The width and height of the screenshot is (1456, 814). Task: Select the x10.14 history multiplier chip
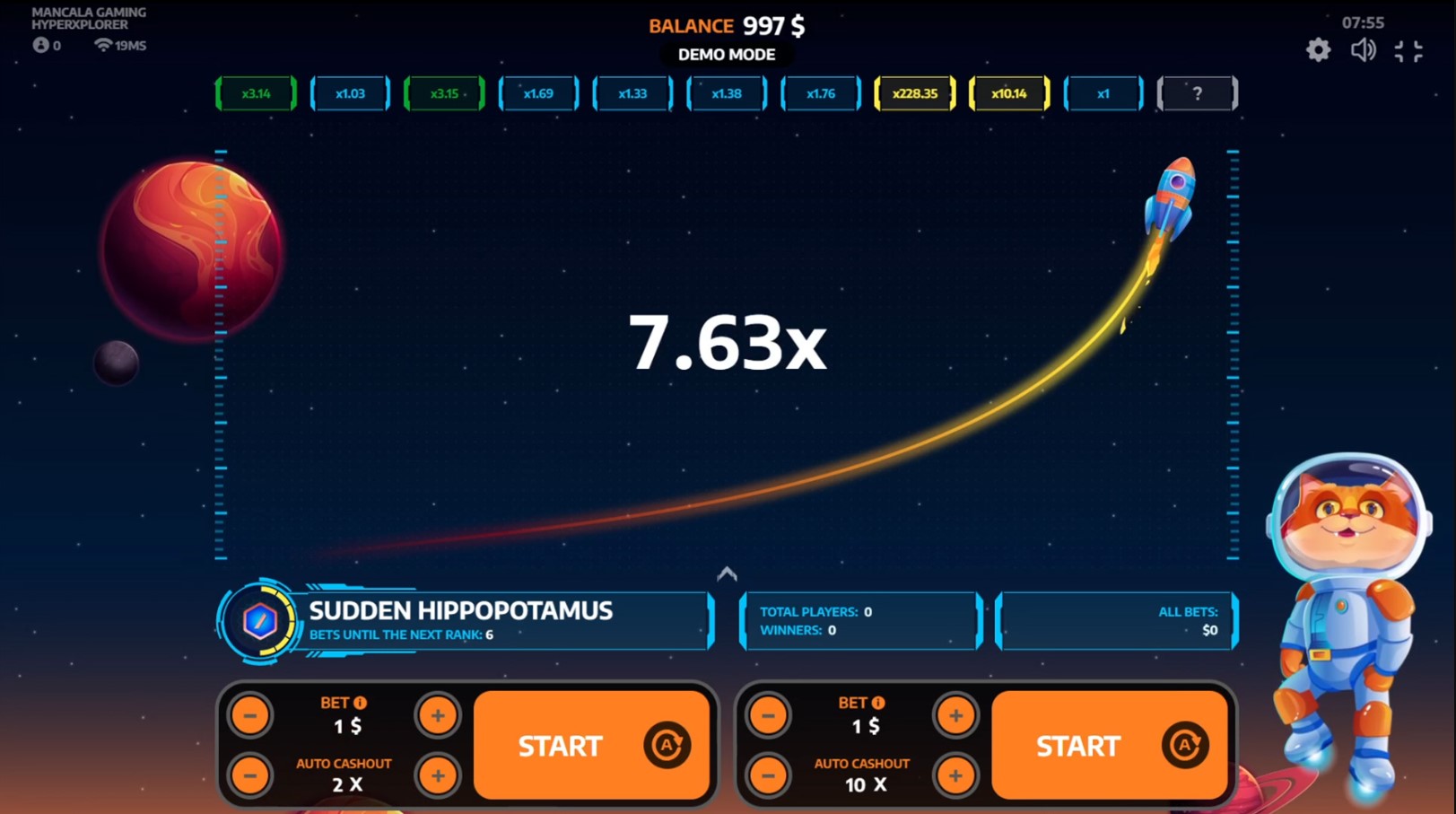tap(1009, 93)
